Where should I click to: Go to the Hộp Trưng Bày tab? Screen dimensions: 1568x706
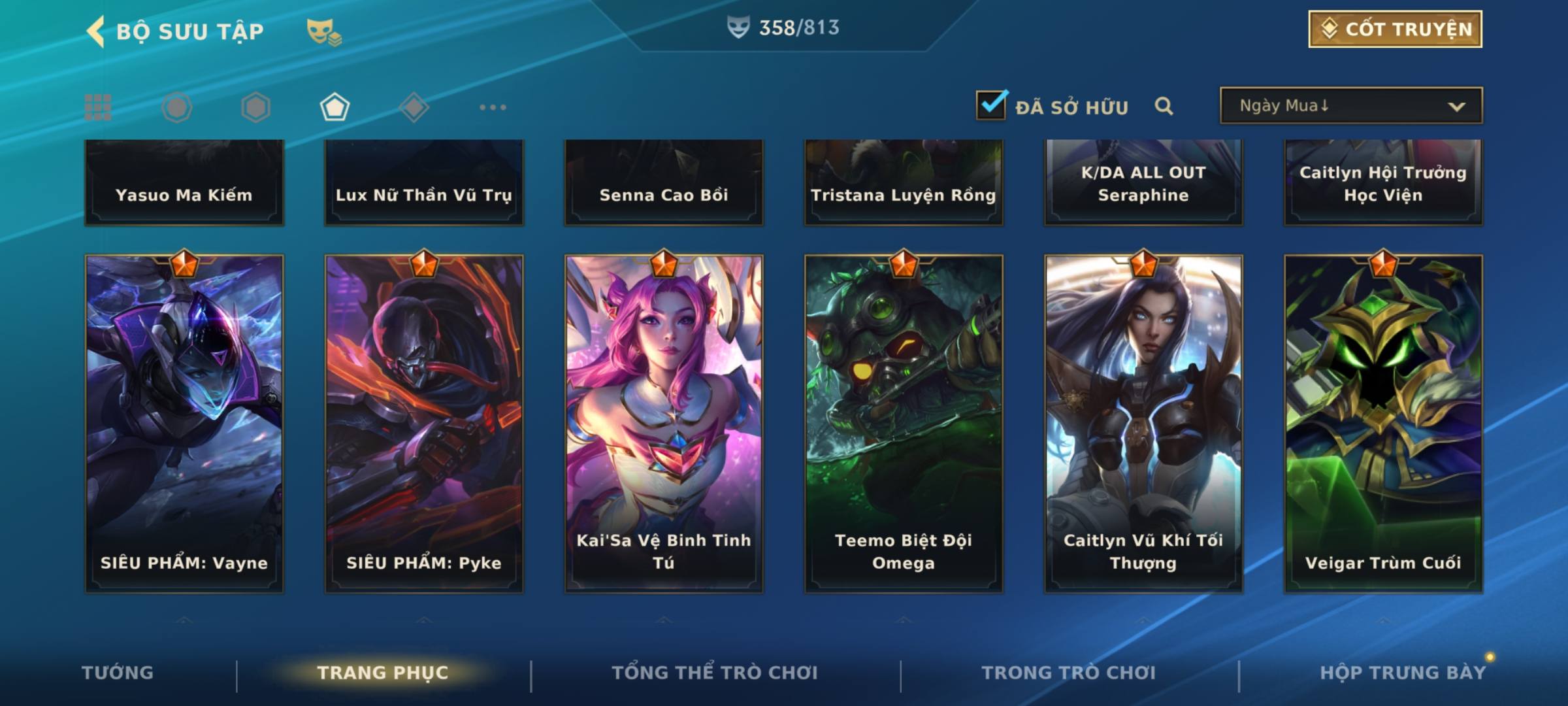coord(1403,673)
